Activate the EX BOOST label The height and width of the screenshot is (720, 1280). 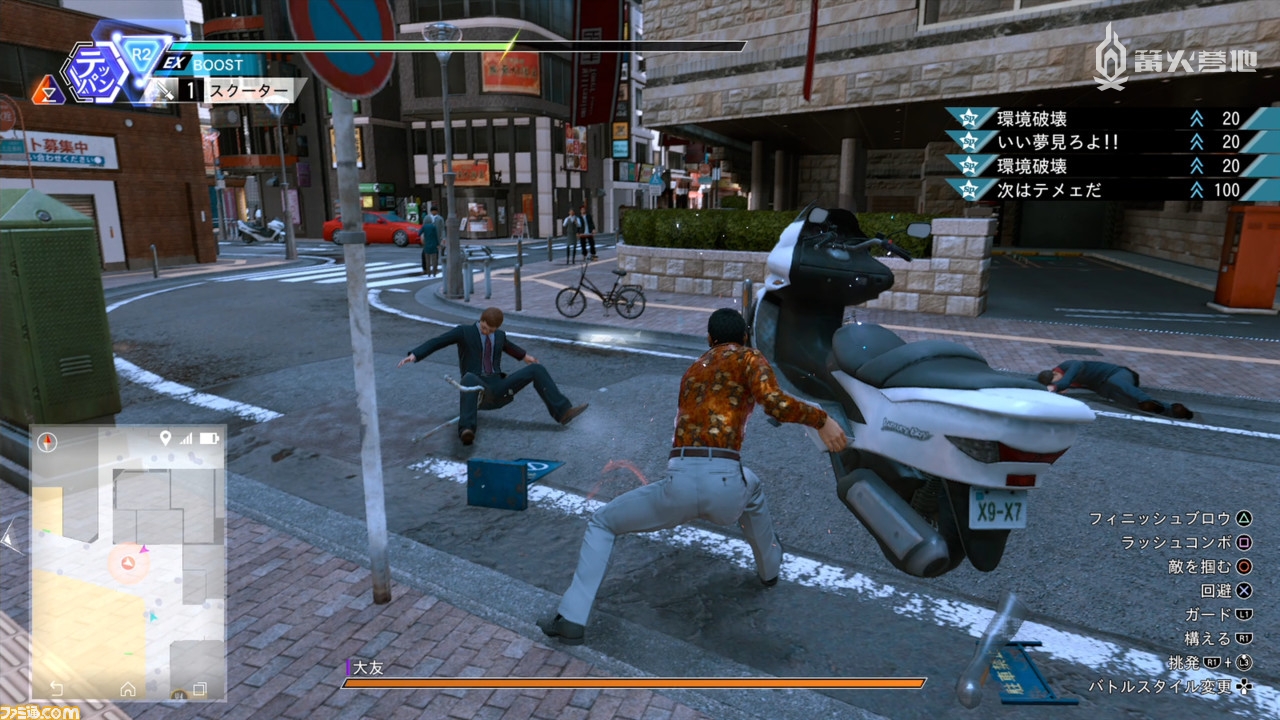pos(206,64)
